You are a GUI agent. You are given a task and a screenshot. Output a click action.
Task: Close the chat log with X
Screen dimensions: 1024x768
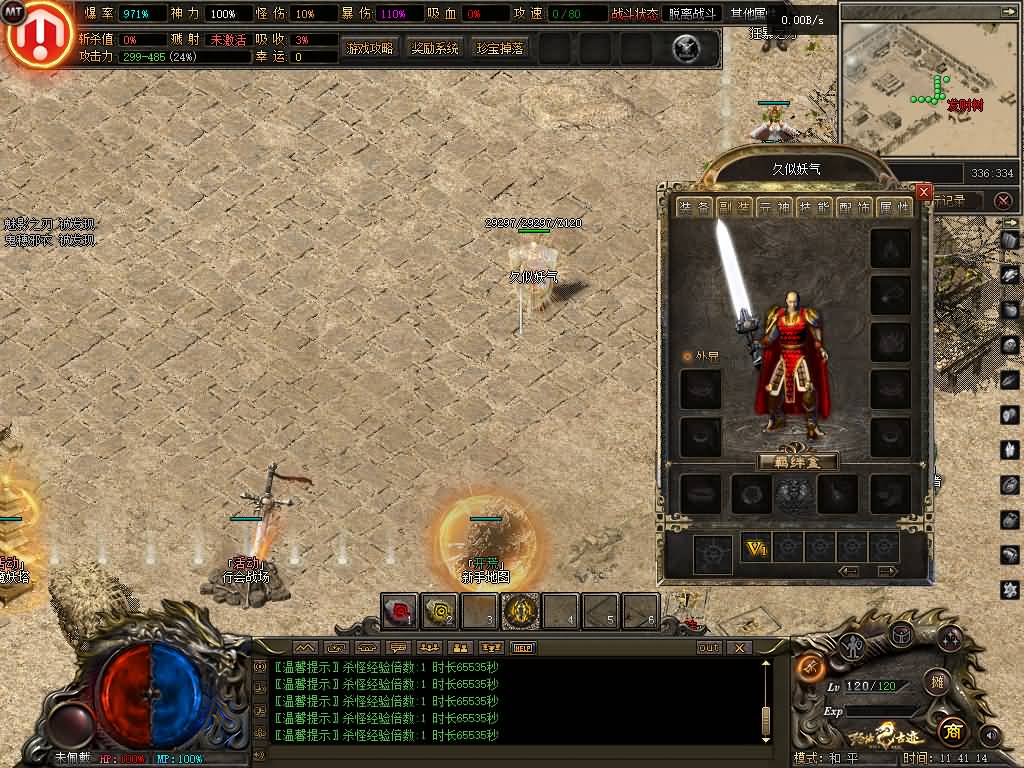point(738,648)
